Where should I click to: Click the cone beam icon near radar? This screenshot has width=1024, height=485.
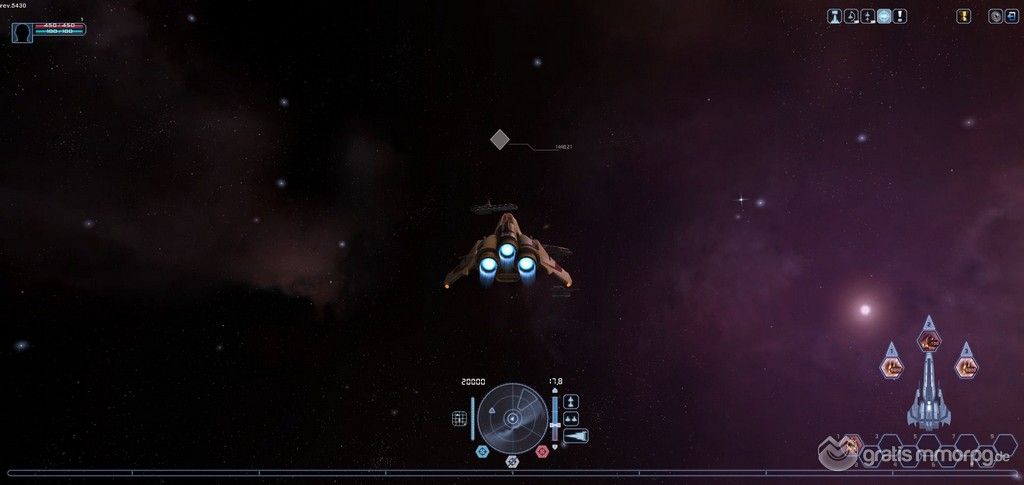tap(576, 436)
